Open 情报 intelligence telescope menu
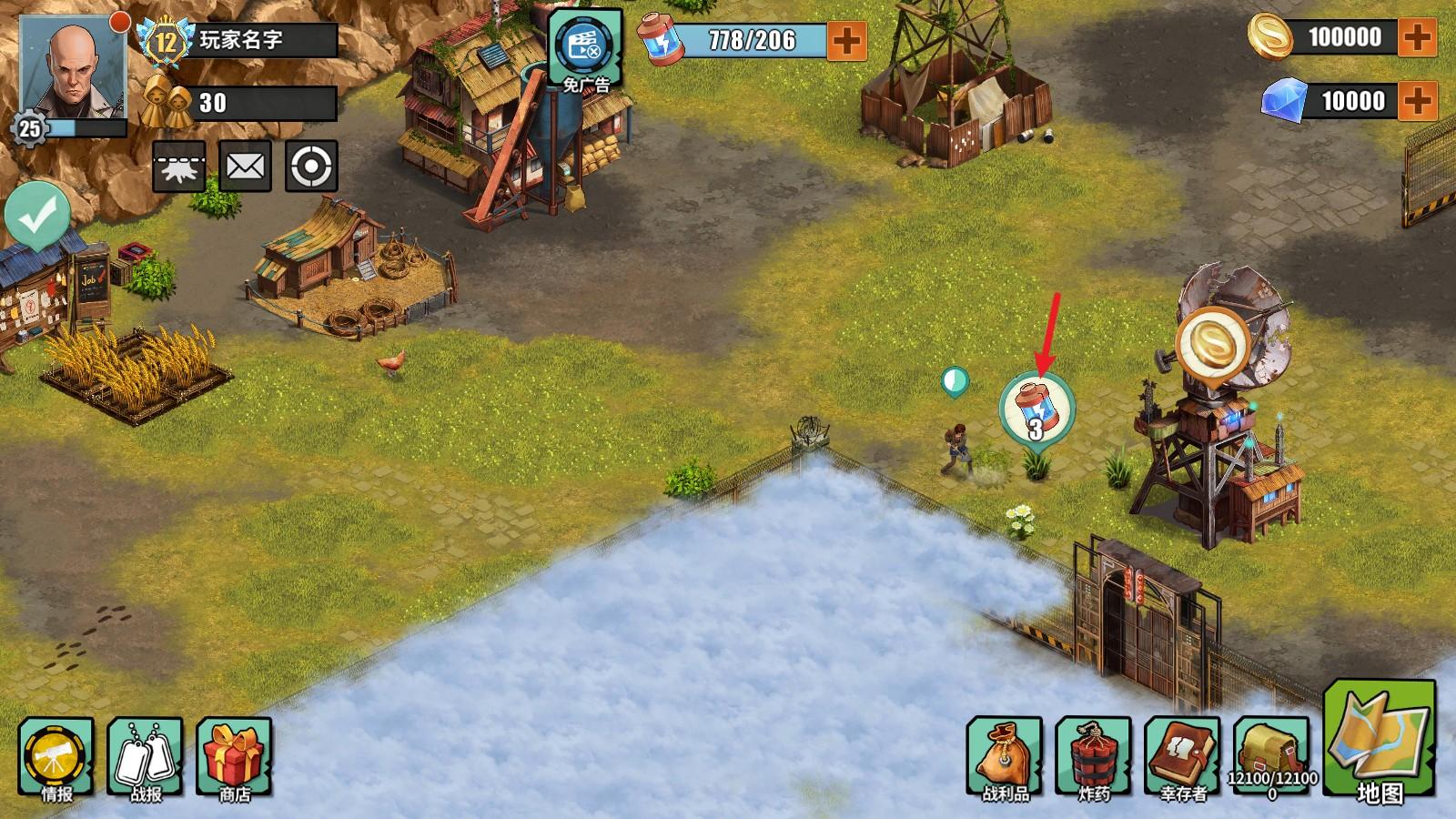The image size is (1456, 819). 56,760
